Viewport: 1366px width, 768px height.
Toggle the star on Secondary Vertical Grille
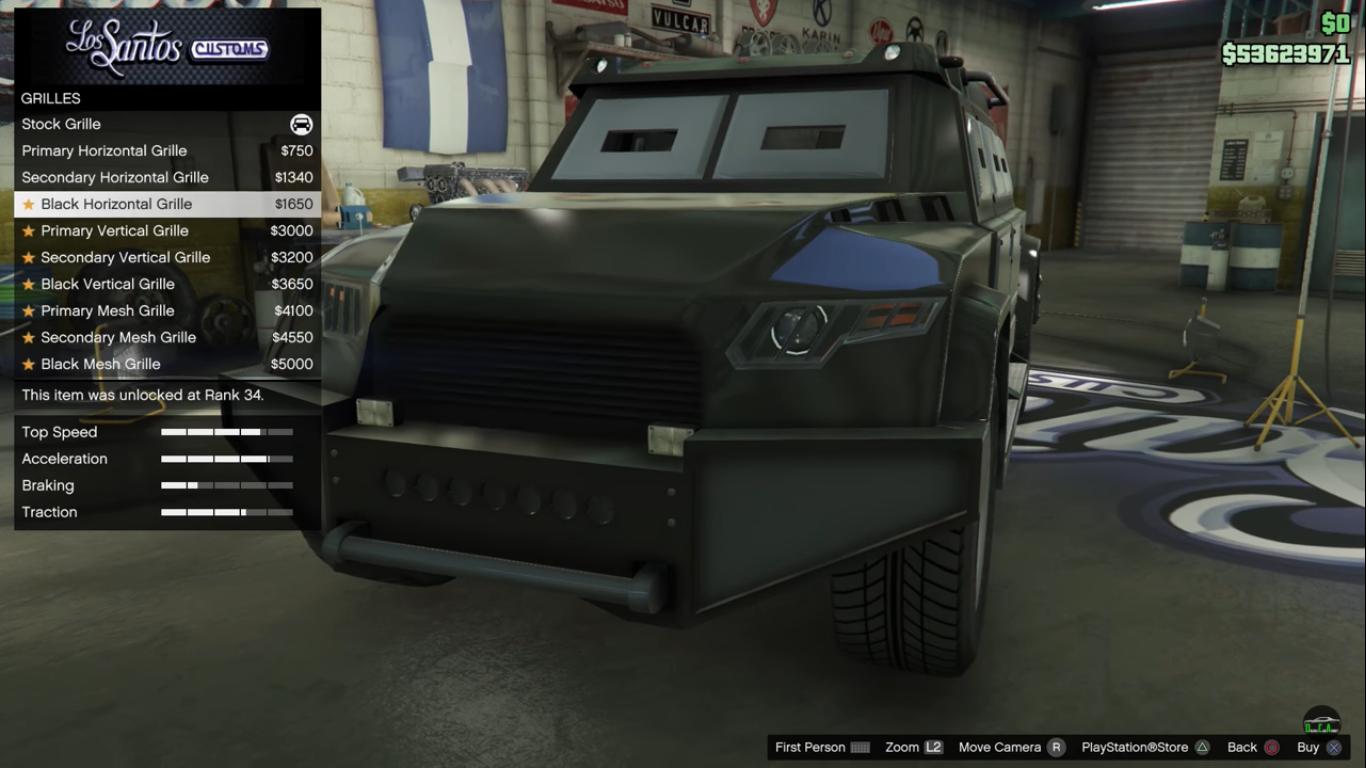pyautogui.click(x=29, y=257)
